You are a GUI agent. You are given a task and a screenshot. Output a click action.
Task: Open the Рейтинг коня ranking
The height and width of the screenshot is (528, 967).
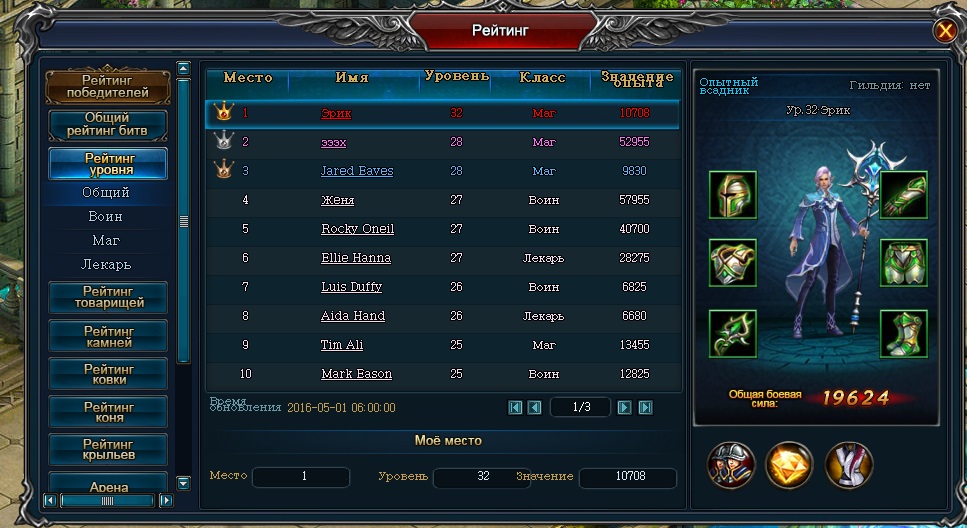pos(107,412)
